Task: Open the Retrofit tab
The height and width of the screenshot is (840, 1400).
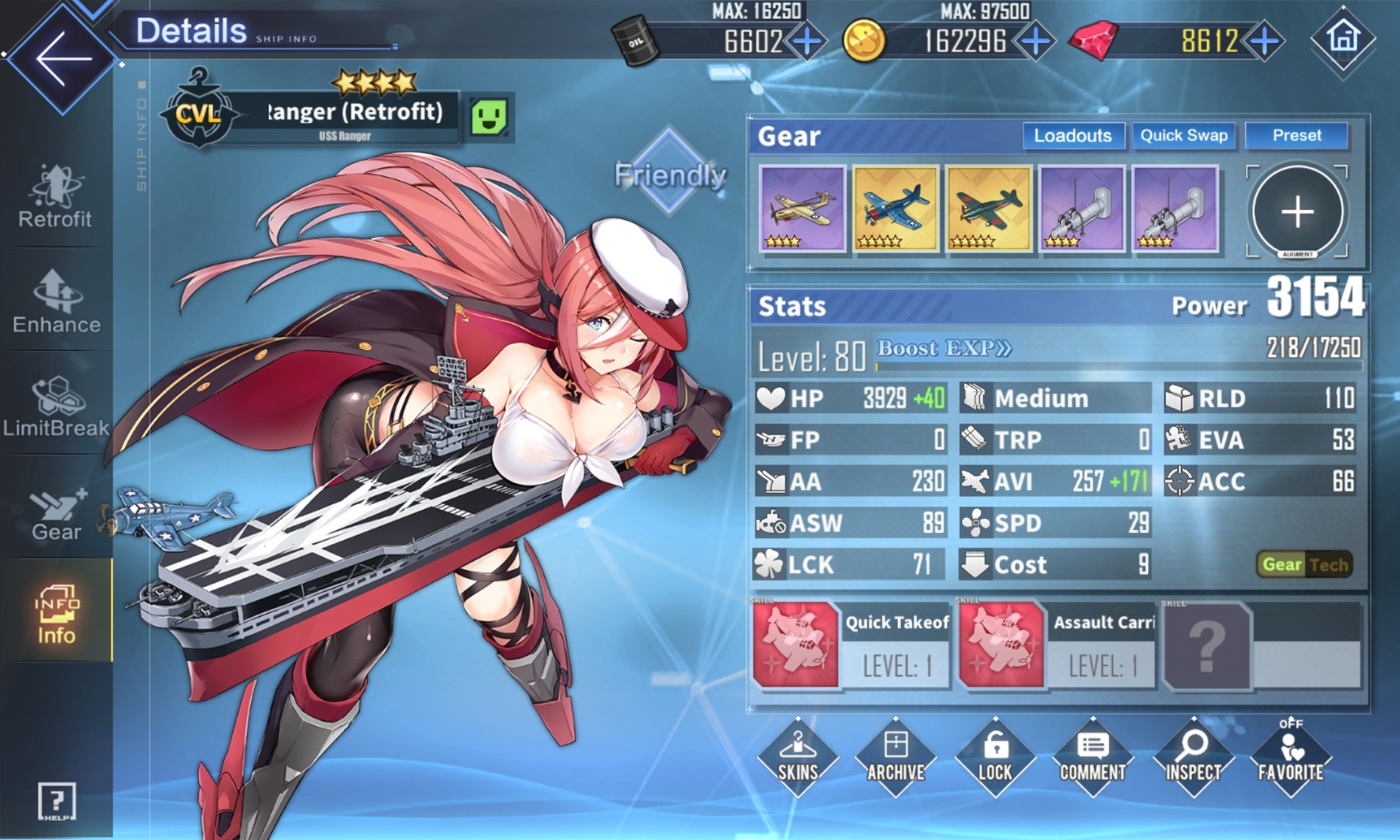Action: pyautogui.click(x=55, y=197)
